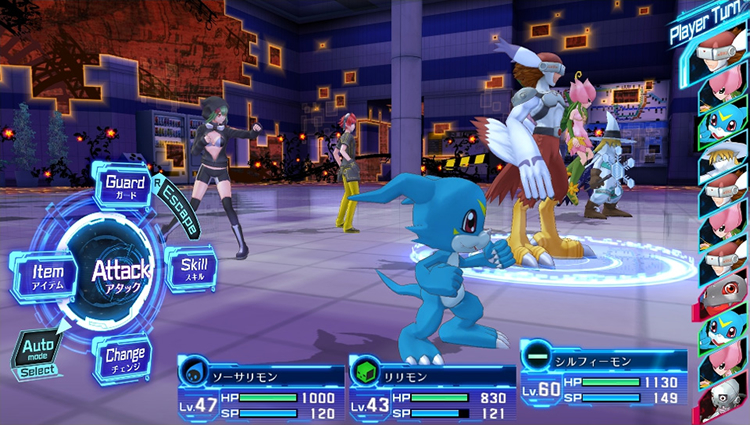Choose the Guard command
Image resolution: width=750 pixels, height=425 pixels.
(126, 186)
